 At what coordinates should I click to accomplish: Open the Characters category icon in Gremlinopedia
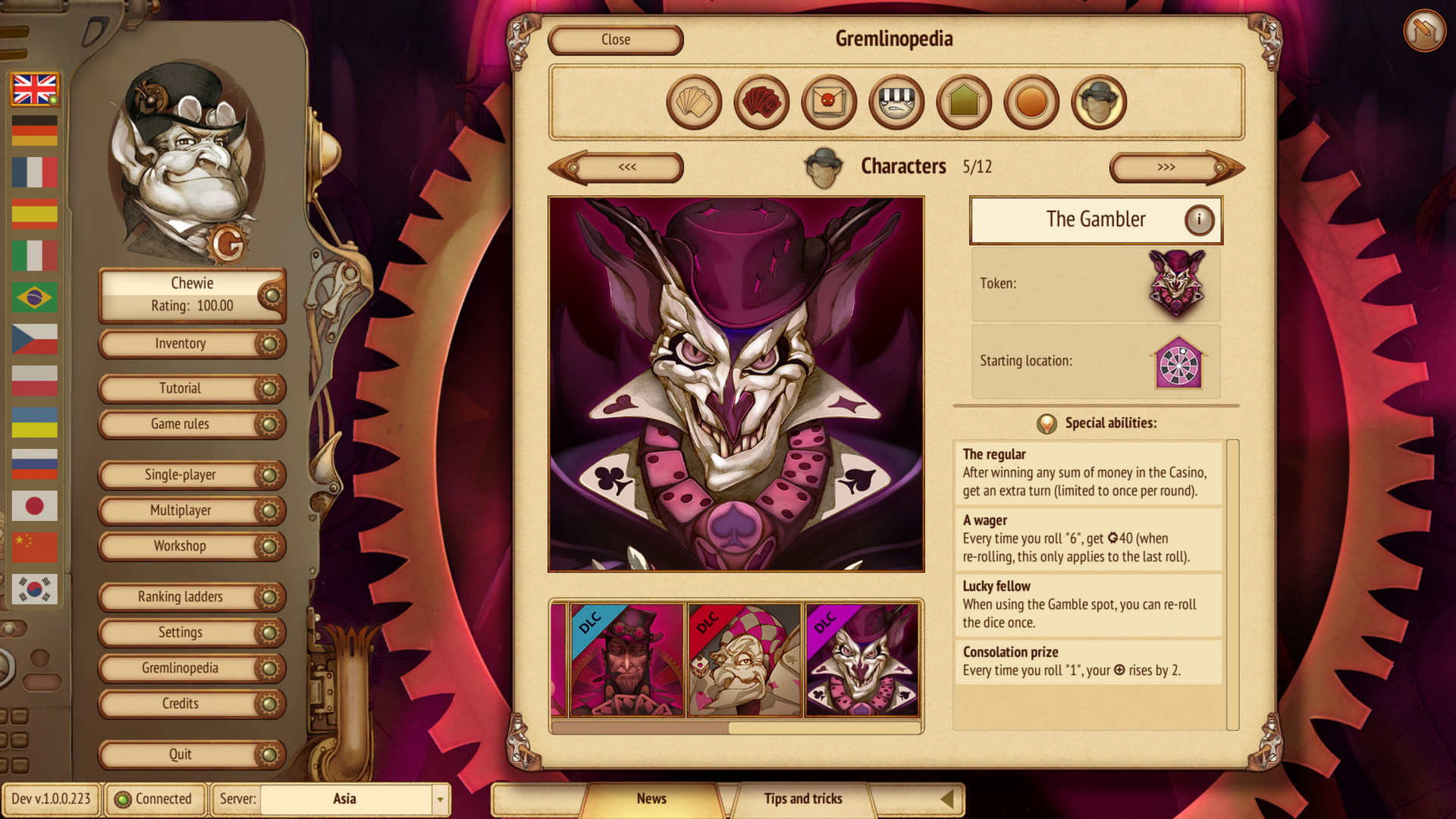[x=1097, y=102]
